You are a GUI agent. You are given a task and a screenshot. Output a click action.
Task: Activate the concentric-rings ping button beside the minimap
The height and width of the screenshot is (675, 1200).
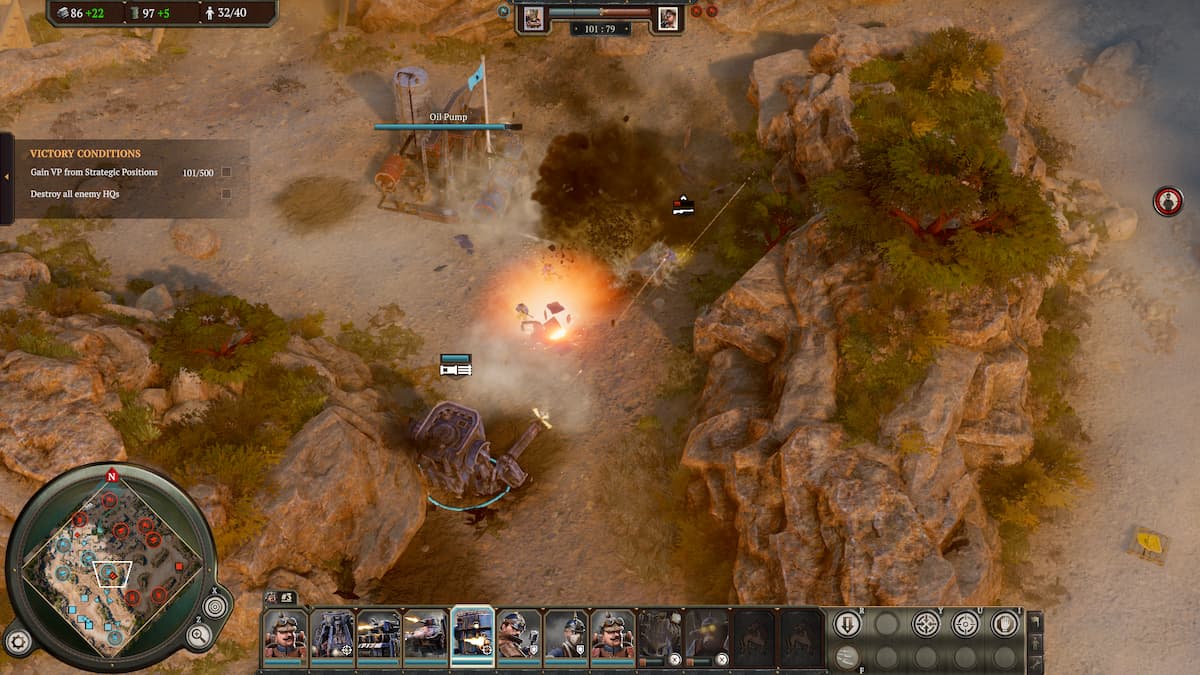pyautogui.click(x=215, y=606)
